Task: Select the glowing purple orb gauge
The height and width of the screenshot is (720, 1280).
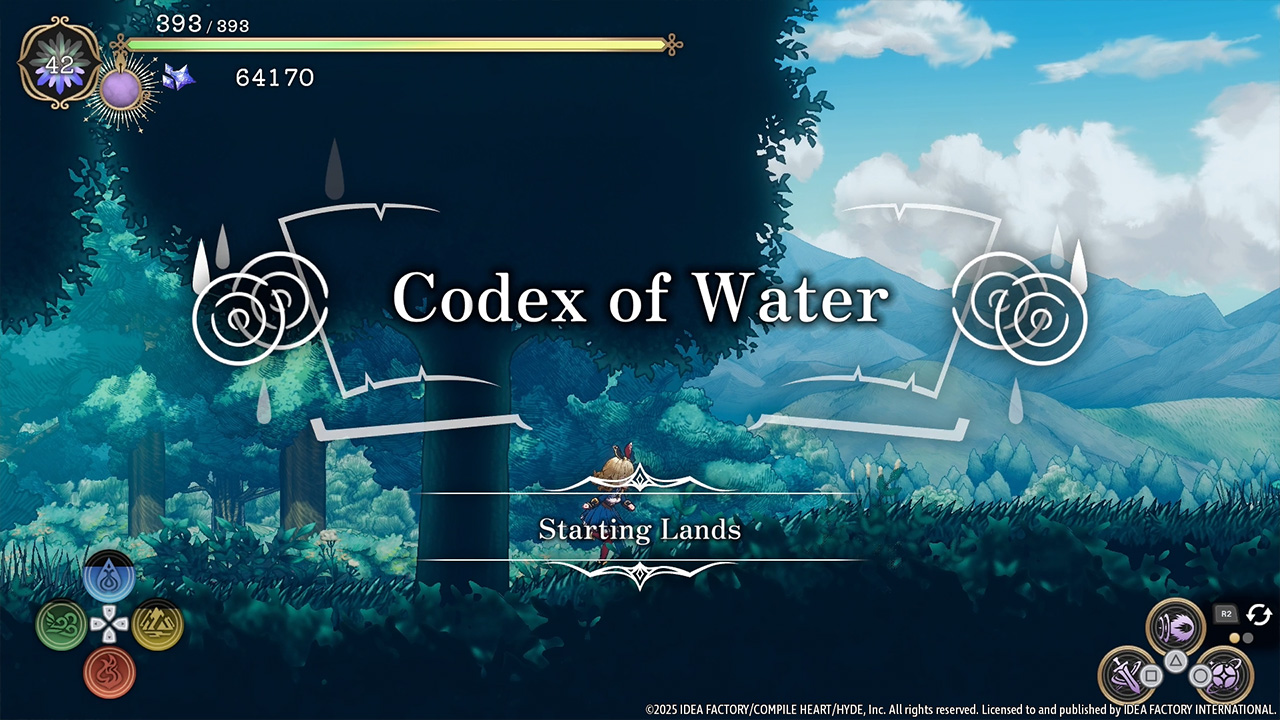Action: (122, 91)
